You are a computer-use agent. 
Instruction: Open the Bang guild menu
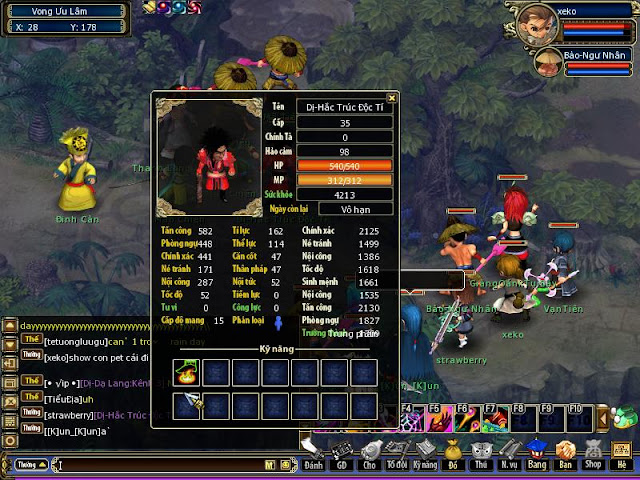tap(537, 453)
